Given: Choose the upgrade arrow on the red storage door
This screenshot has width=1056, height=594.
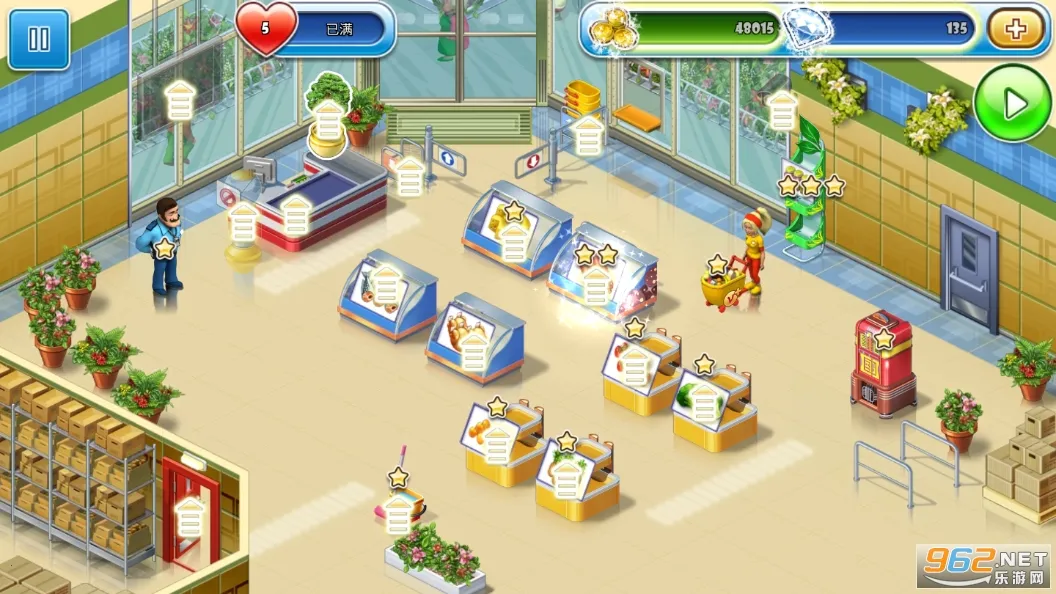Looking at the screenshot, I should 189,518.
